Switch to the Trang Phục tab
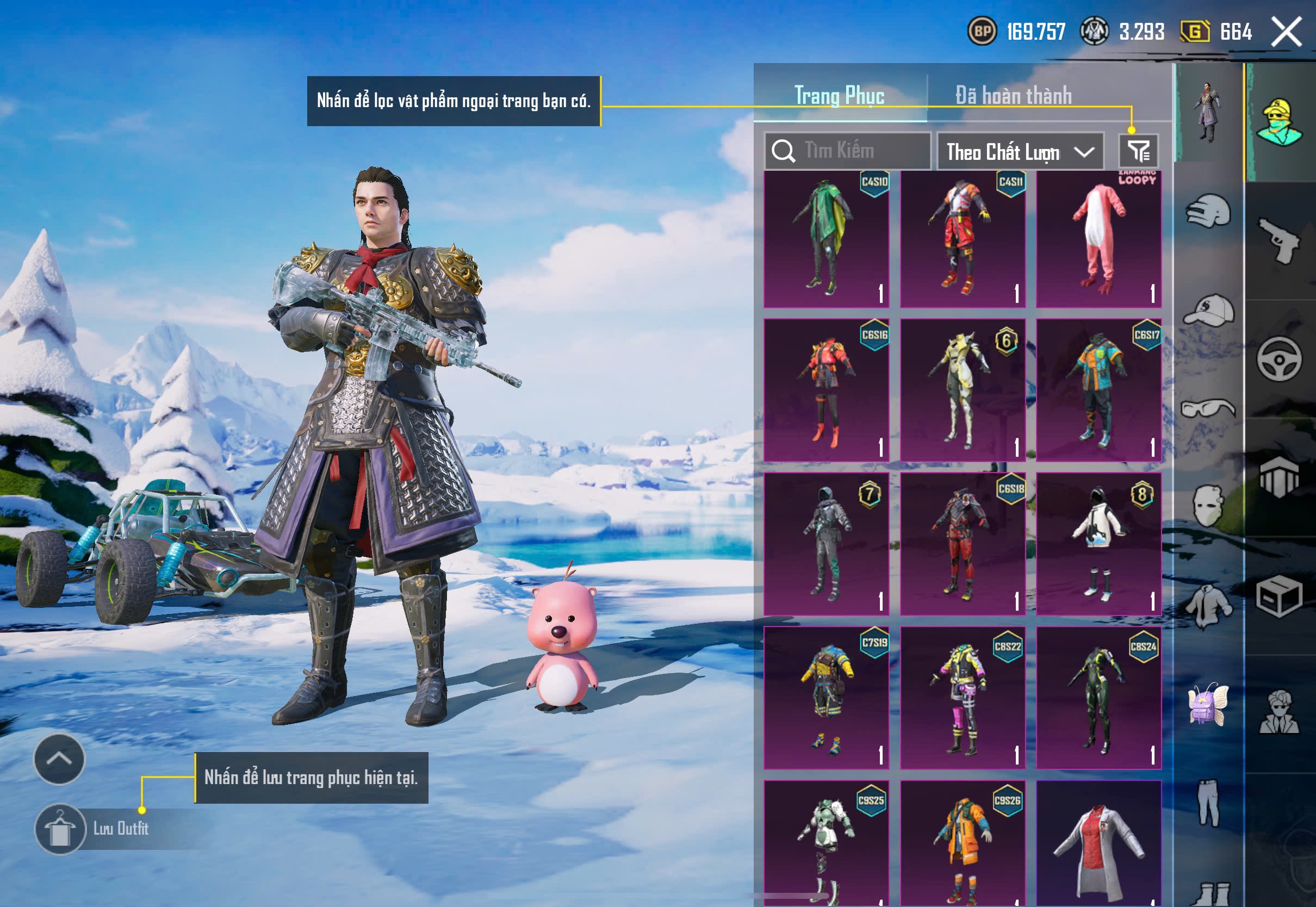The height and width of the screenshot is (907, 1316). tap(839, 96)
